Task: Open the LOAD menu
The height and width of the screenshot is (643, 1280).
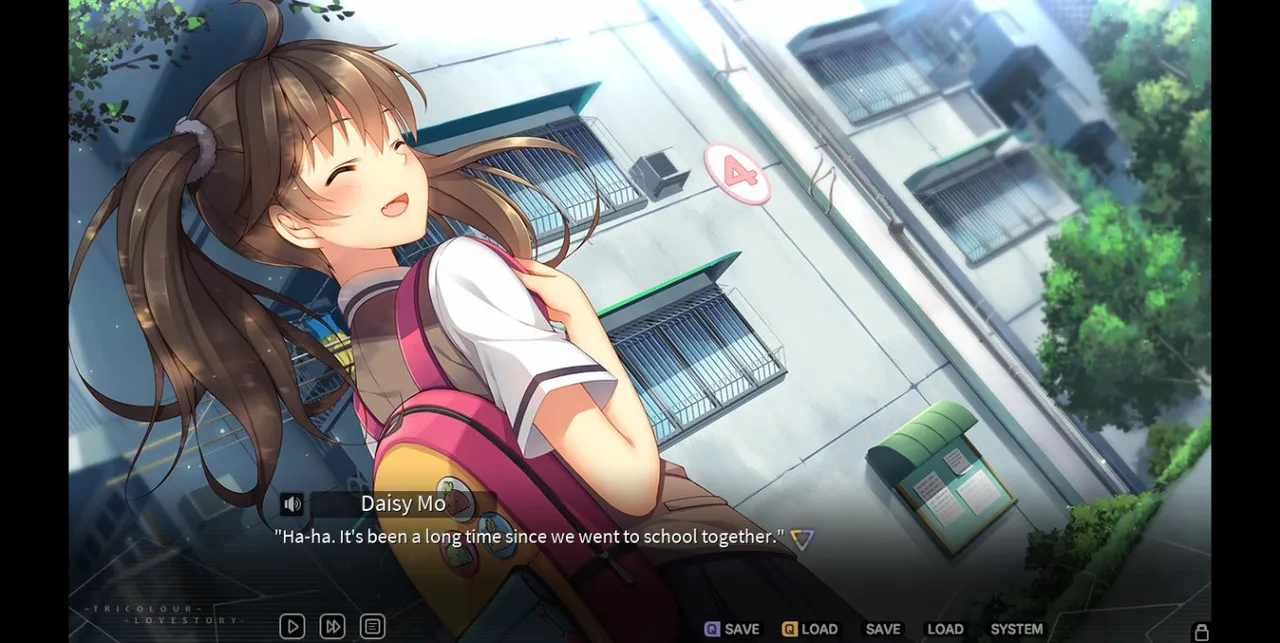Action: (945, 629)
